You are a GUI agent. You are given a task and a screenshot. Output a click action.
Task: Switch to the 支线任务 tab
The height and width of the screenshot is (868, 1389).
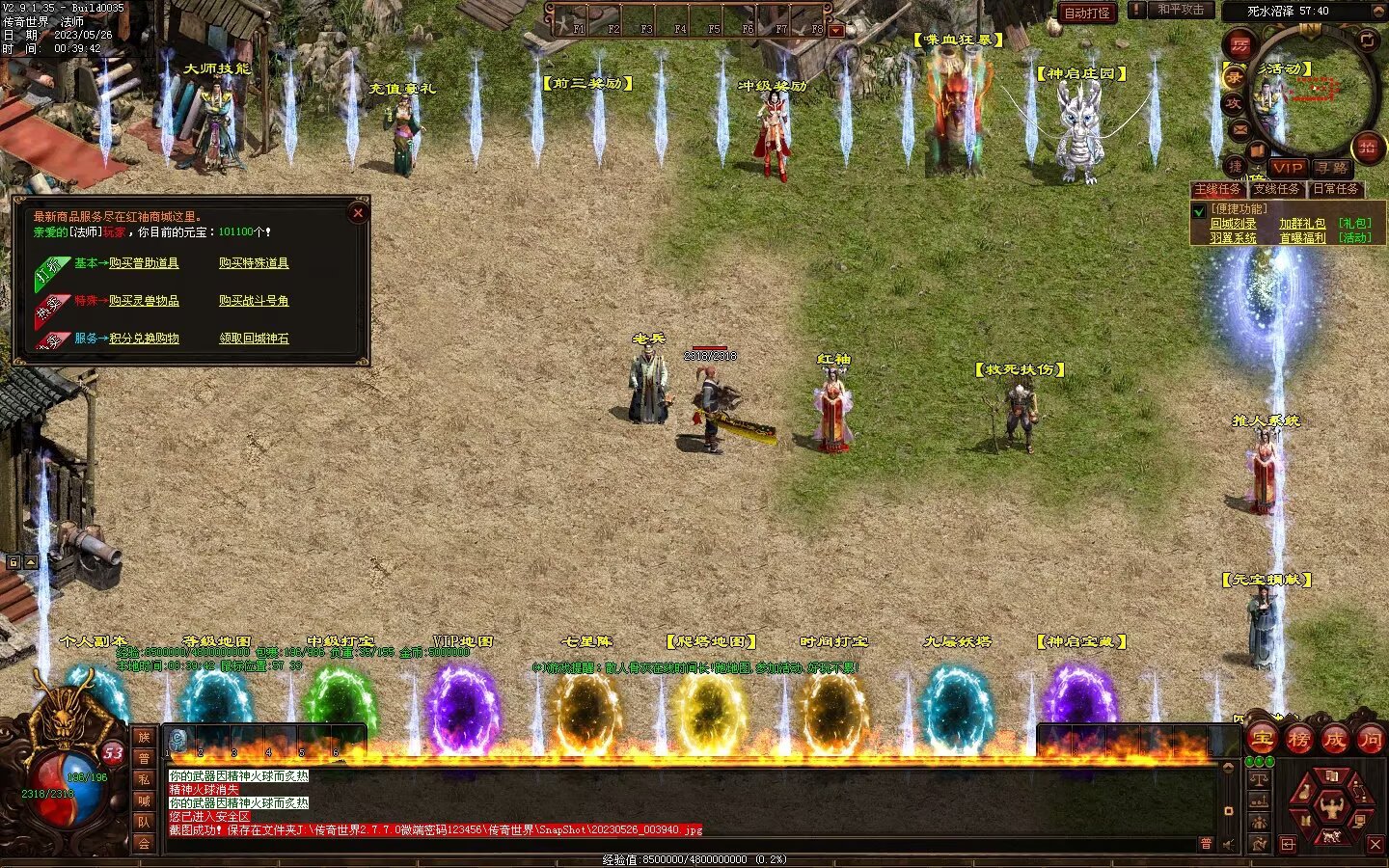(1276, 189)
